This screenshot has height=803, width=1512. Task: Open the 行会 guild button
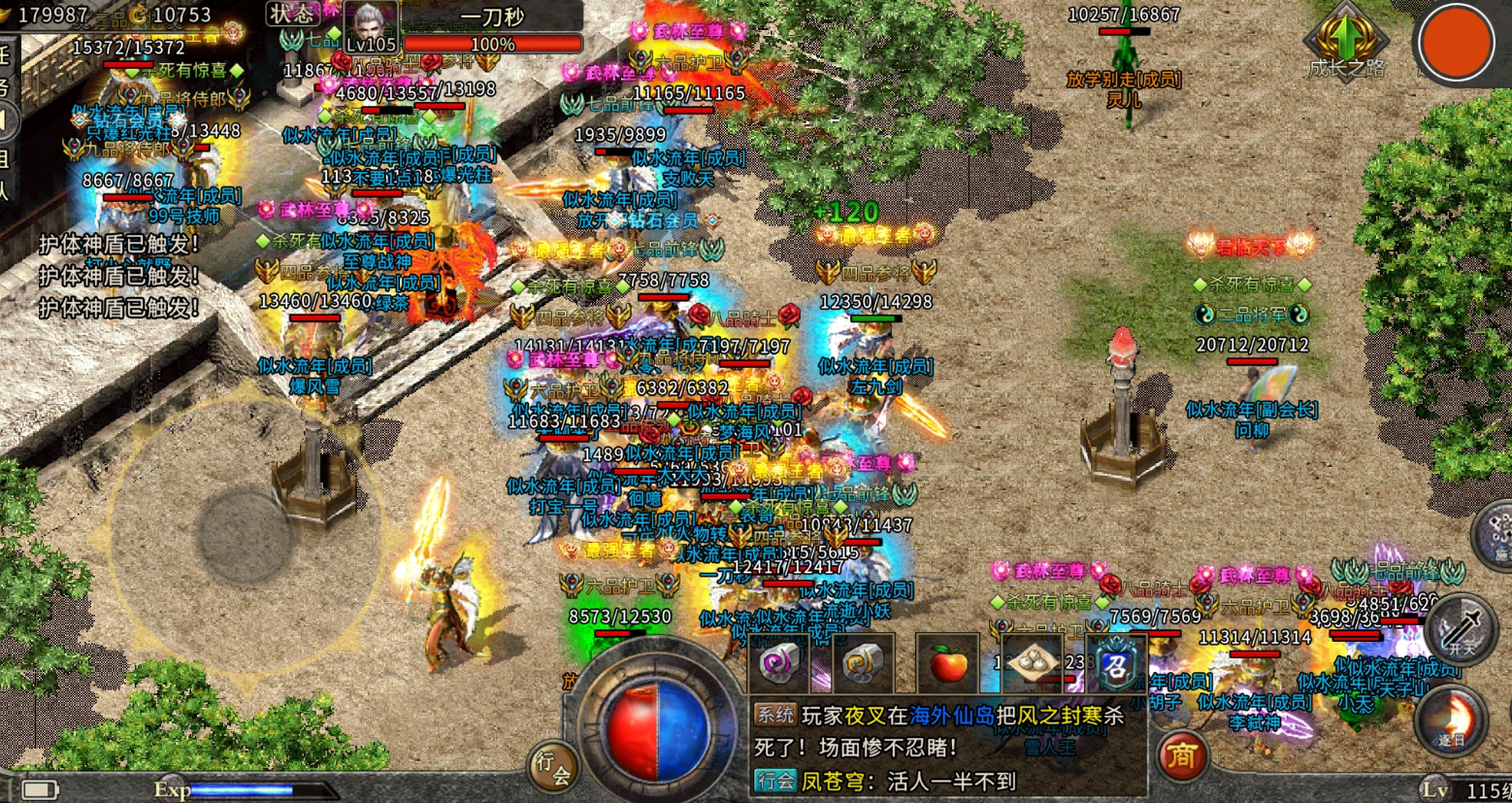click(552, 766)
